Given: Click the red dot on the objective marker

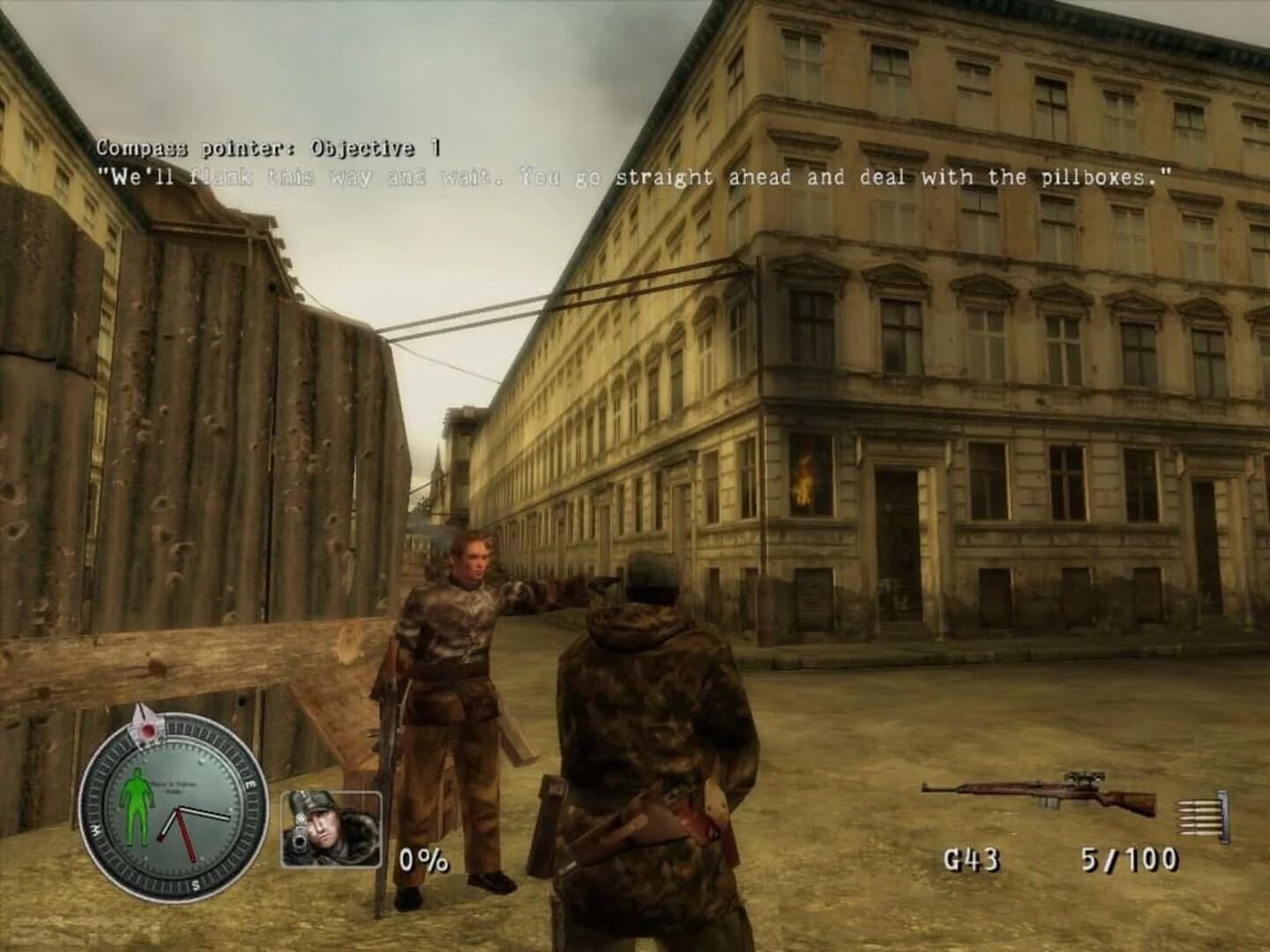Looking at the screenshot, I should [150, 730].
